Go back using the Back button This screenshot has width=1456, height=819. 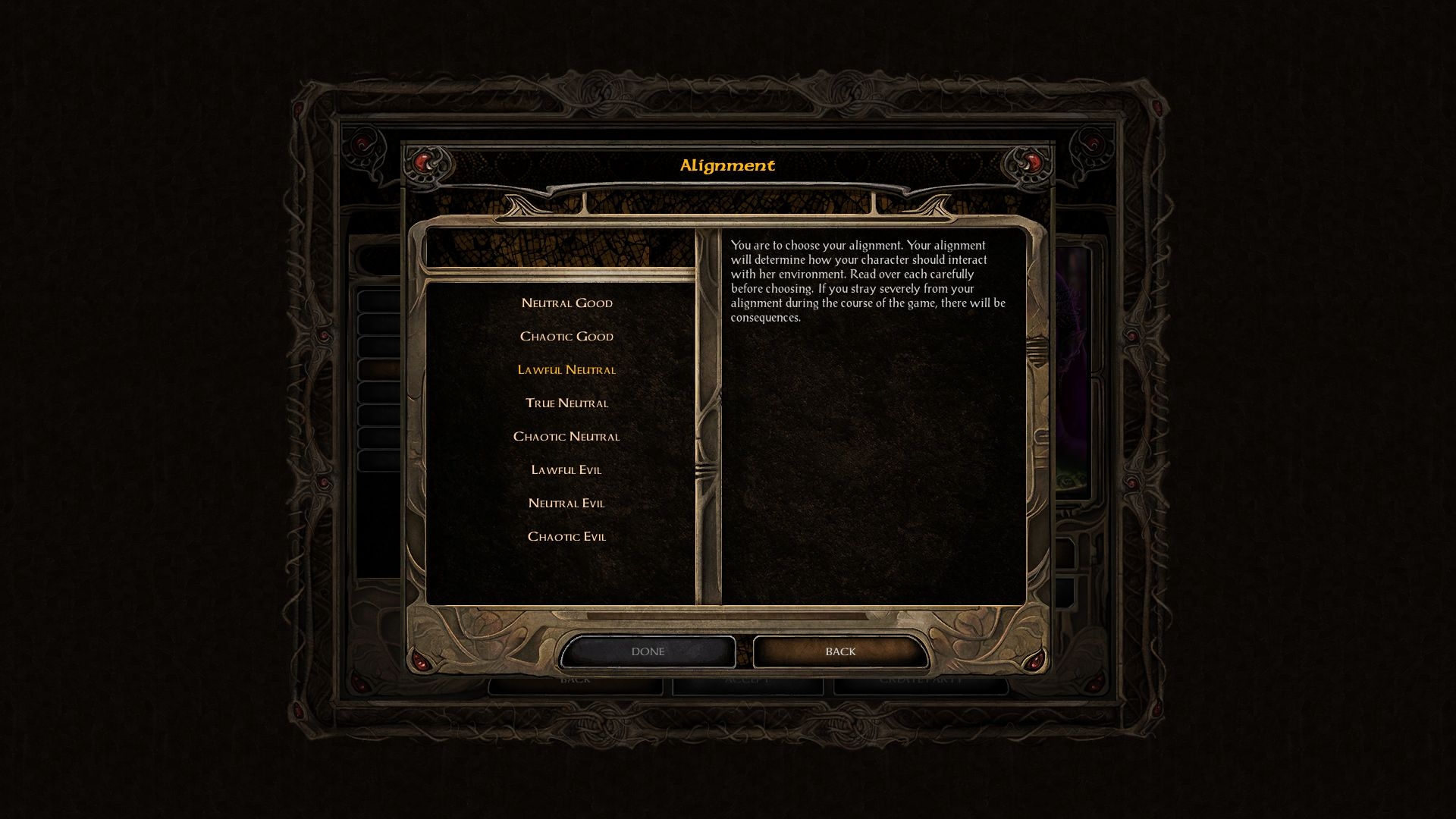[840, 651]
